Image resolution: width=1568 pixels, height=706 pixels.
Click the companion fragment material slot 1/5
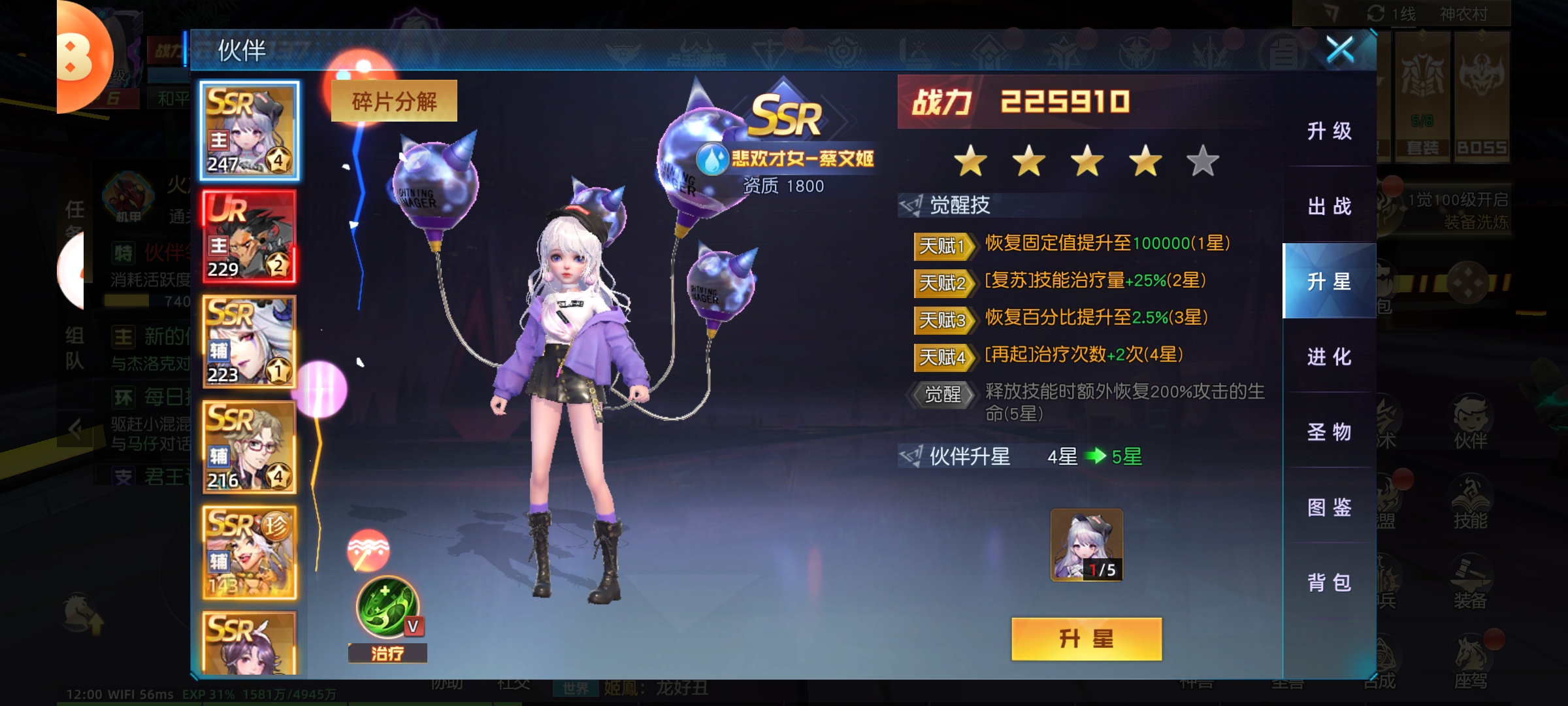coord(1086,545)
